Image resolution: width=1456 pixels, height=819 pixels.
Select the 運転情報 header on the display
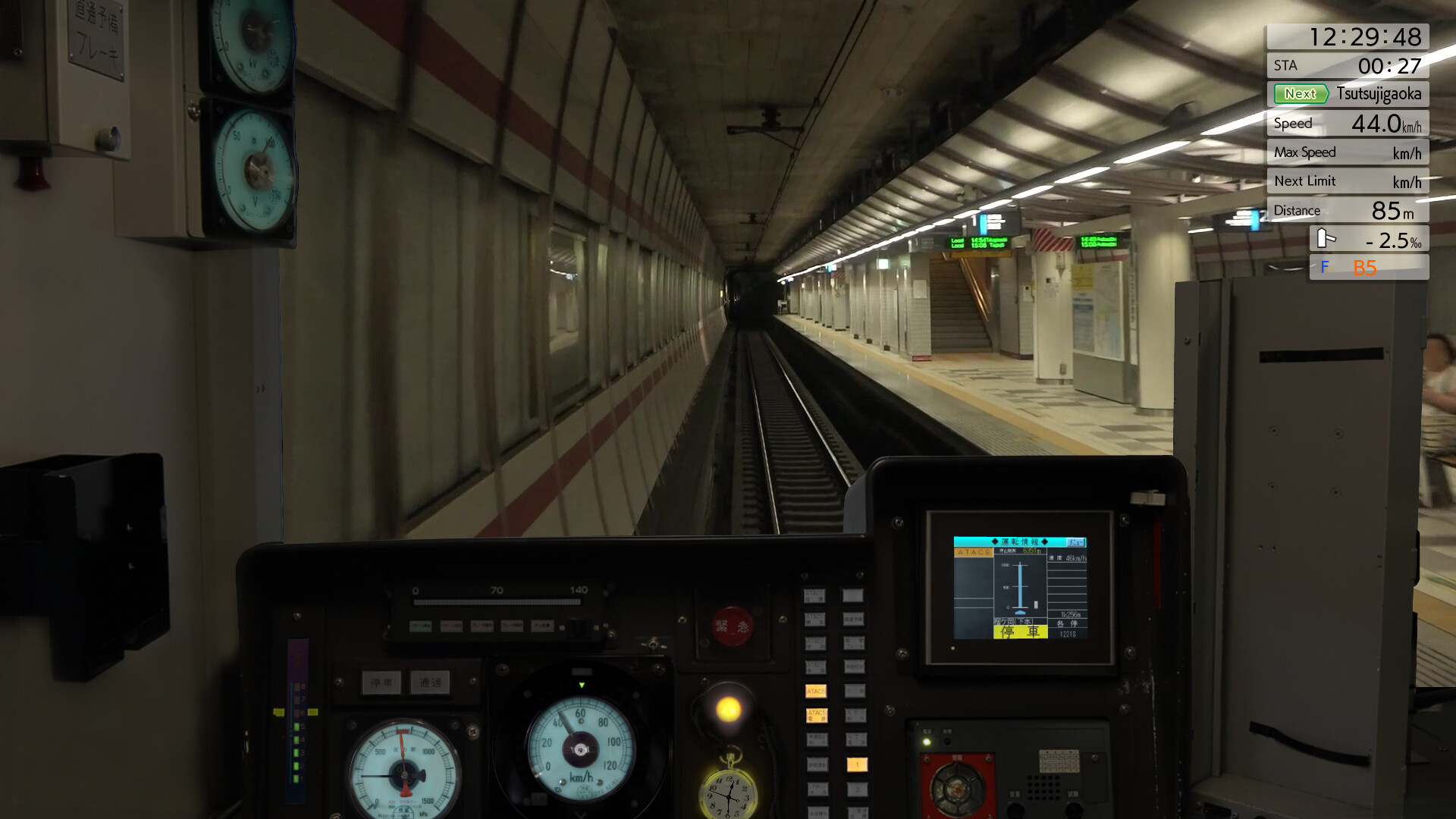[x=1018, y=541]
